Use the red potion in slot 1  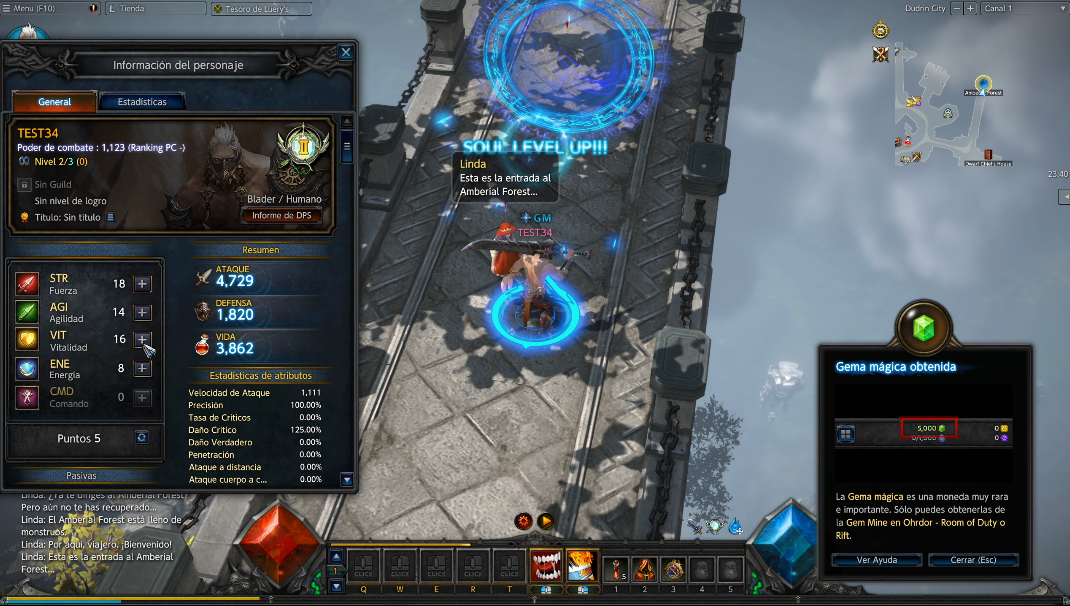click(x=617, y=567)
